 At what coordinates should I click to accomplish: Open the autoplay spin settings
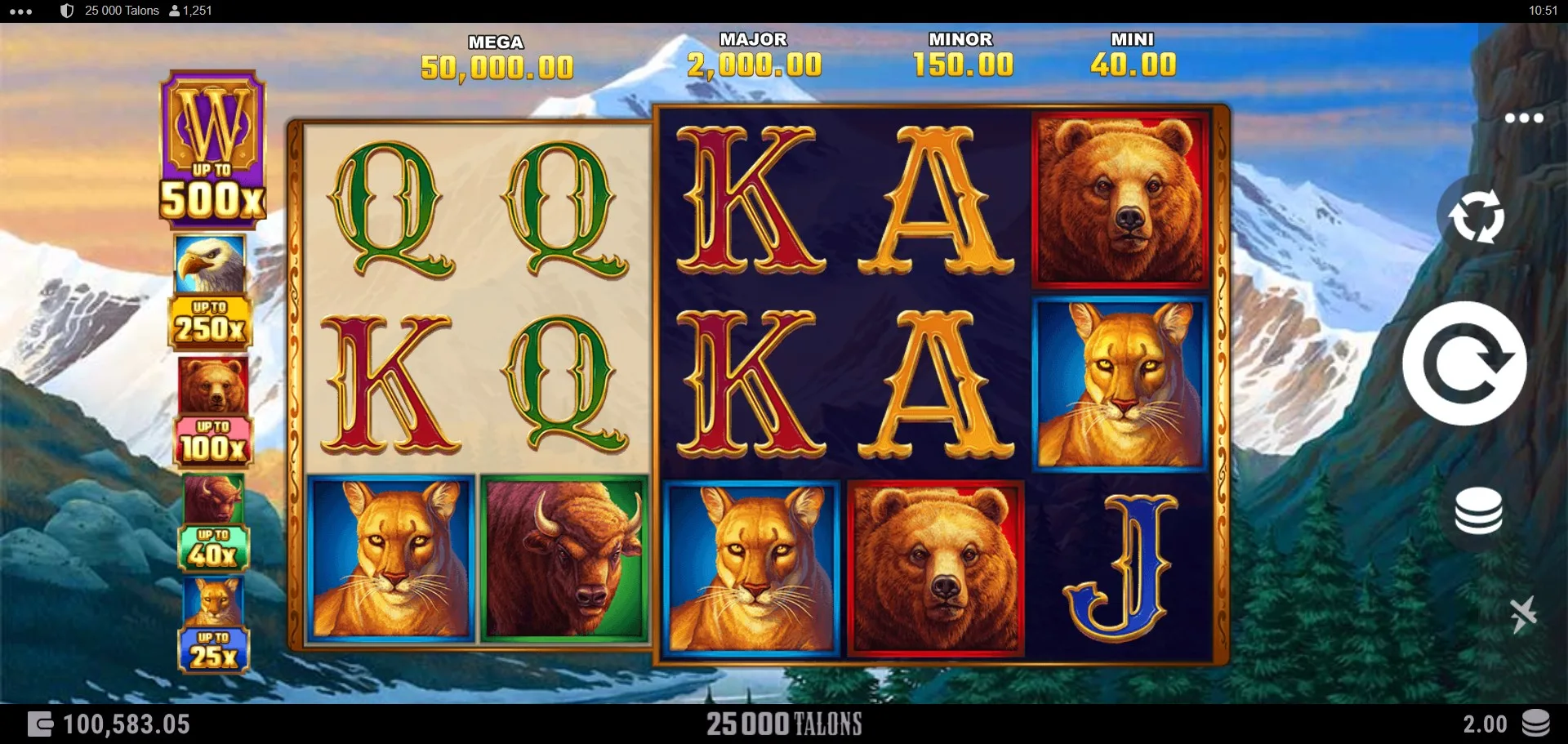click(x=1476, y=216)
